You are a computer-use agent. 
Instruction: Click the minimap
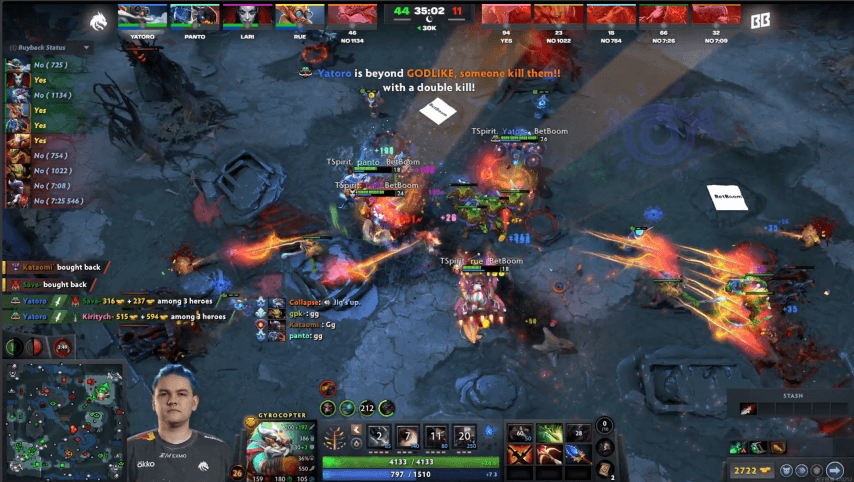(x=63, y=420)
